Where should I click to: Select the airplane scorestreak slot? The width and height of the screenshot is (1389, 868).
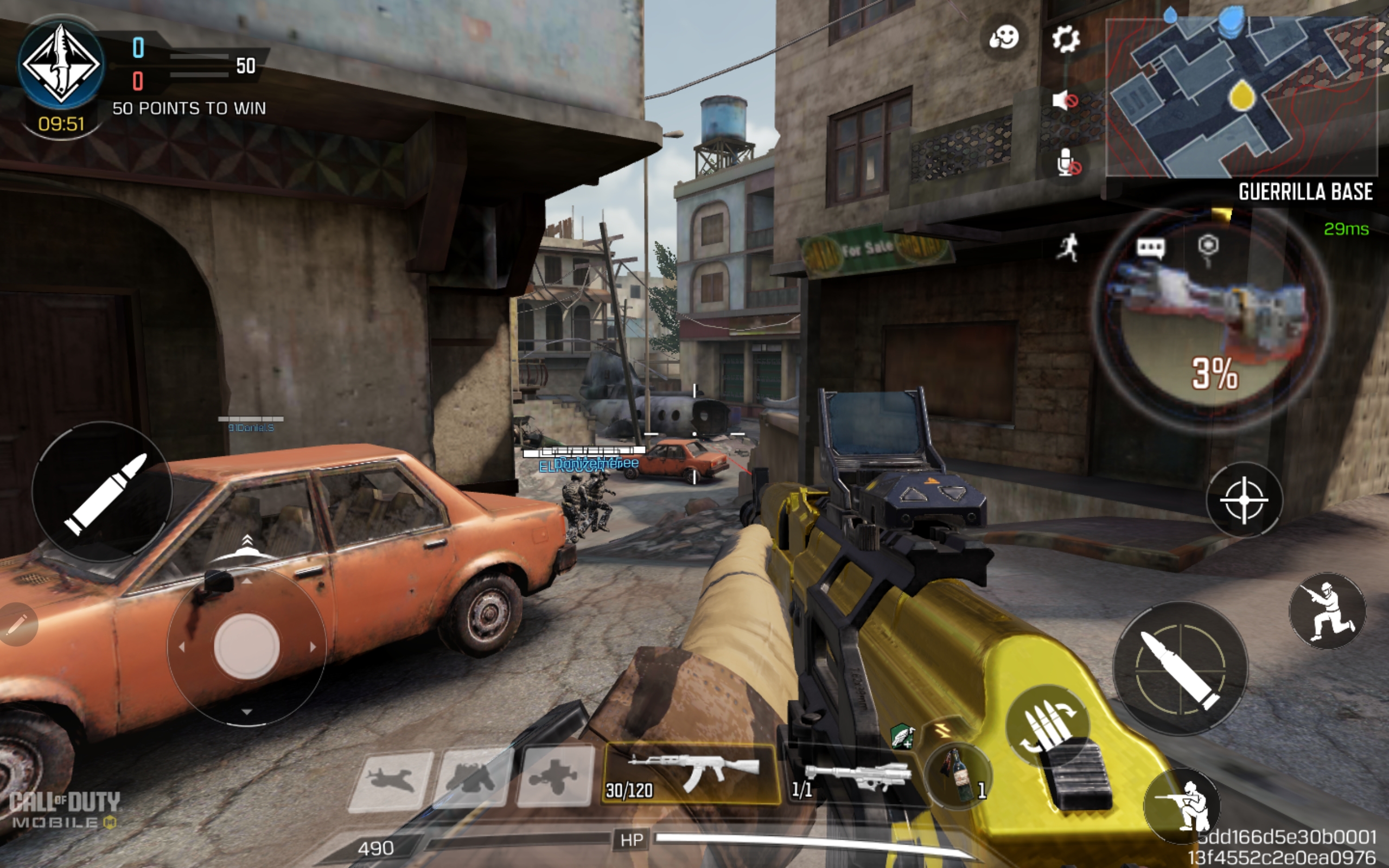tap(390, 781)
